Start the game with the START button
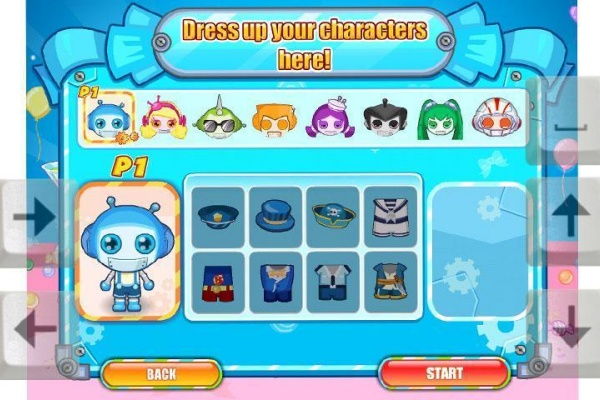600x400 pixels. point(444,374)
